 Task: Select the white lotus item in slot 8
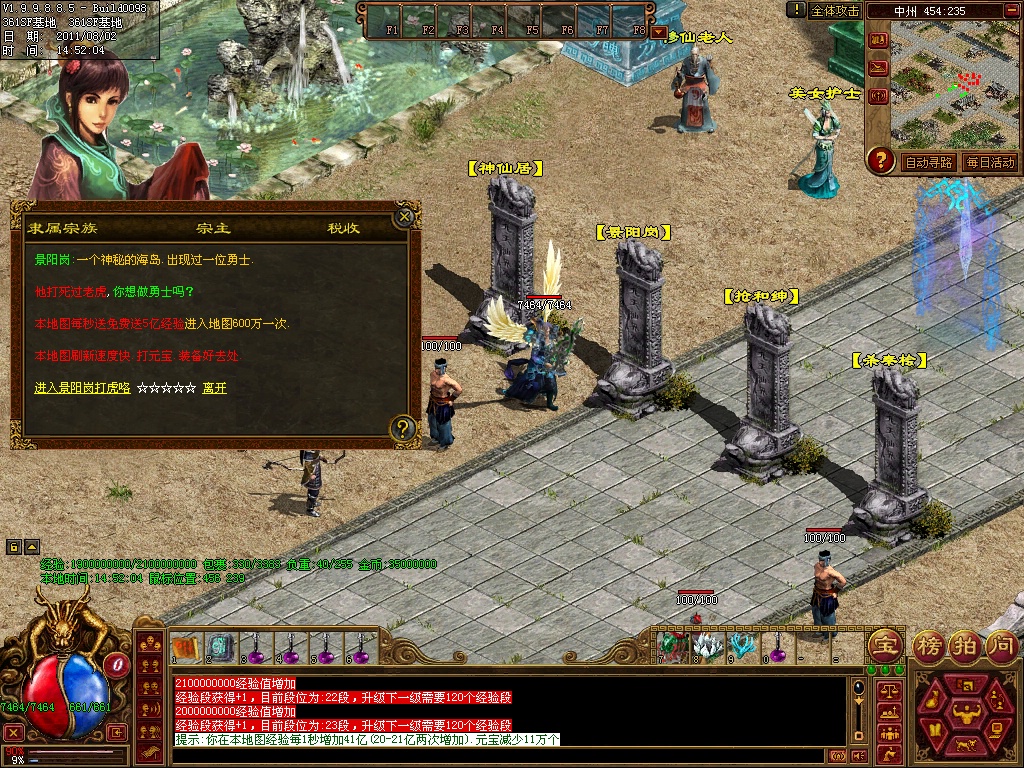708,647
